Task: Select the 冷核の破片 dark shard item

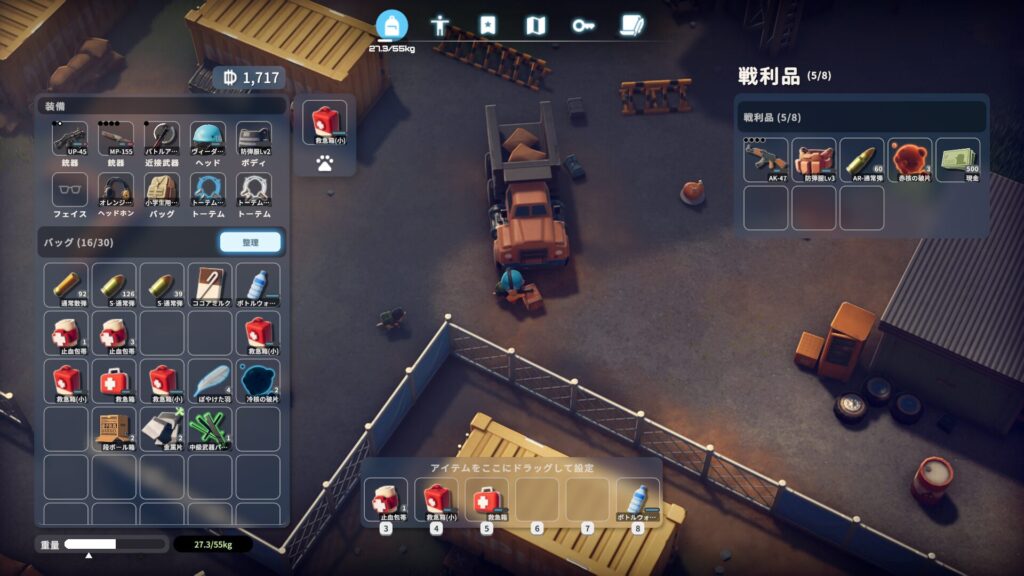Action: [258, 381]
